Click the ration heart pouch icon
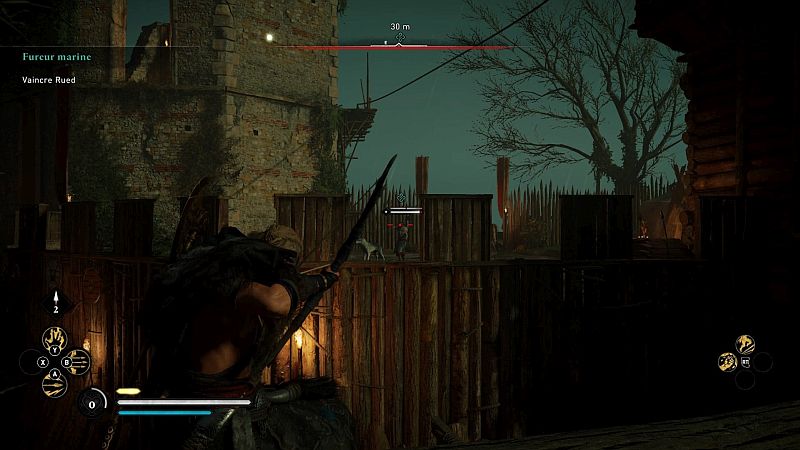 pyautogui.click(x=92, y=403)
